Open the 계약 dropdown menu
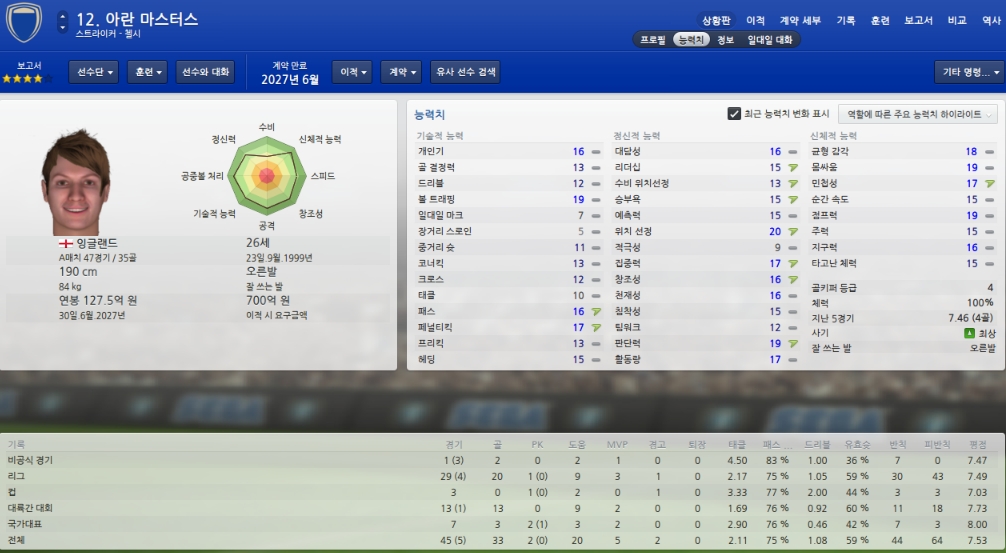The image size is (1006, 553). point(403,72)
